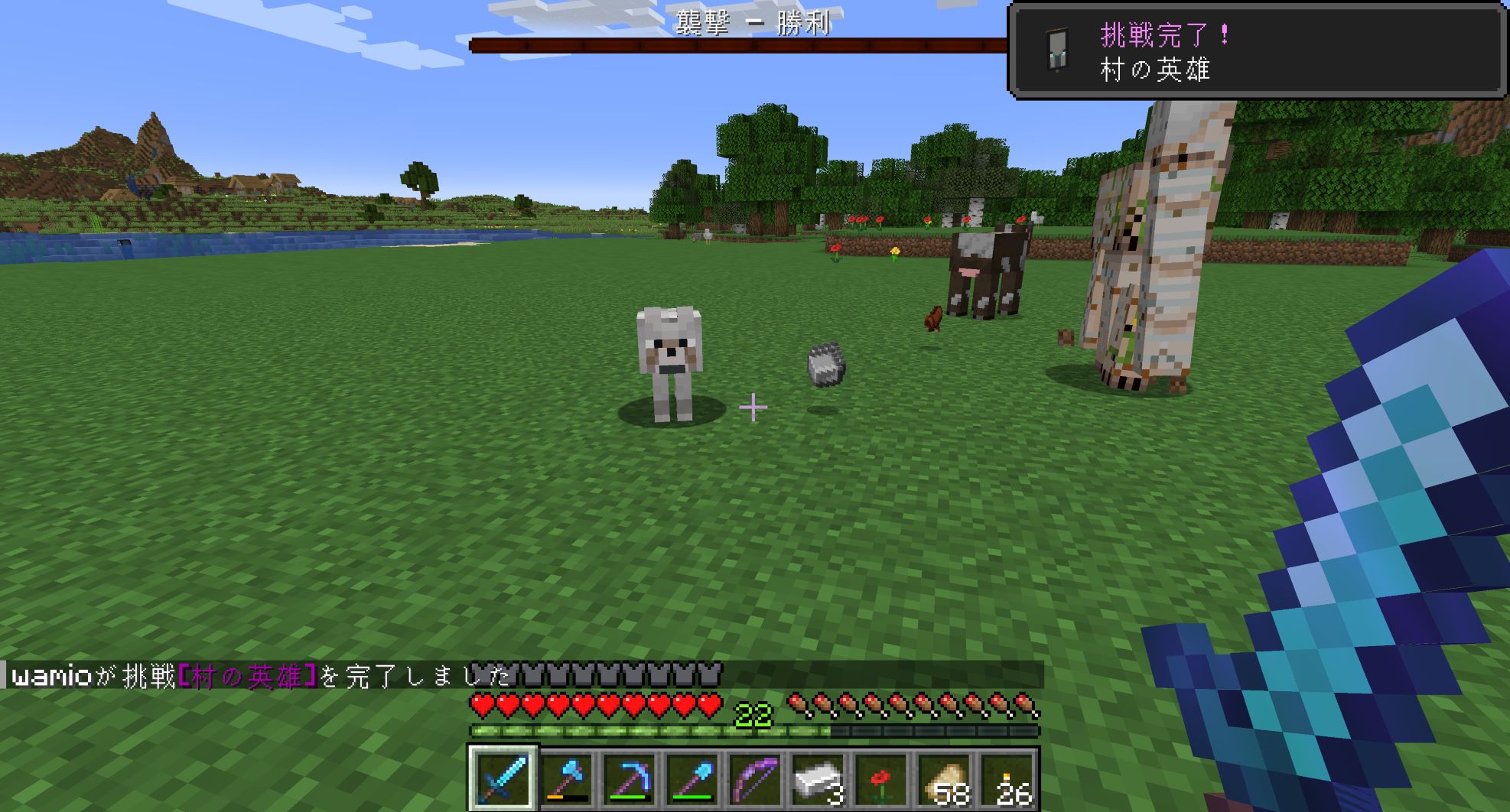Select the red poppy flower slot
The image size is (1510, 812).
(882, 778)
